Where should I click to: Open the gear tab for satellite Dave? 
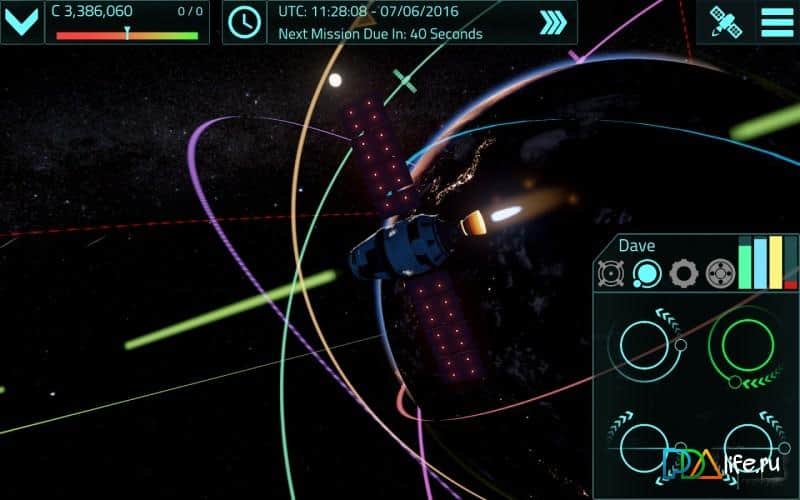pos(683,272)
